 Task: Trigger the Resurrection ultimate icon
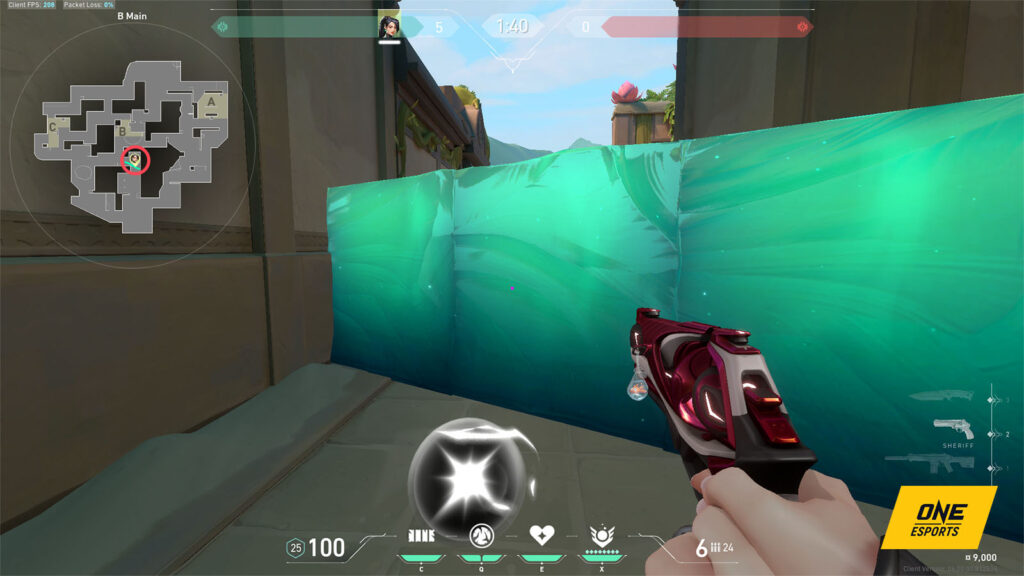pyautogui.click(x=601, y=534)
